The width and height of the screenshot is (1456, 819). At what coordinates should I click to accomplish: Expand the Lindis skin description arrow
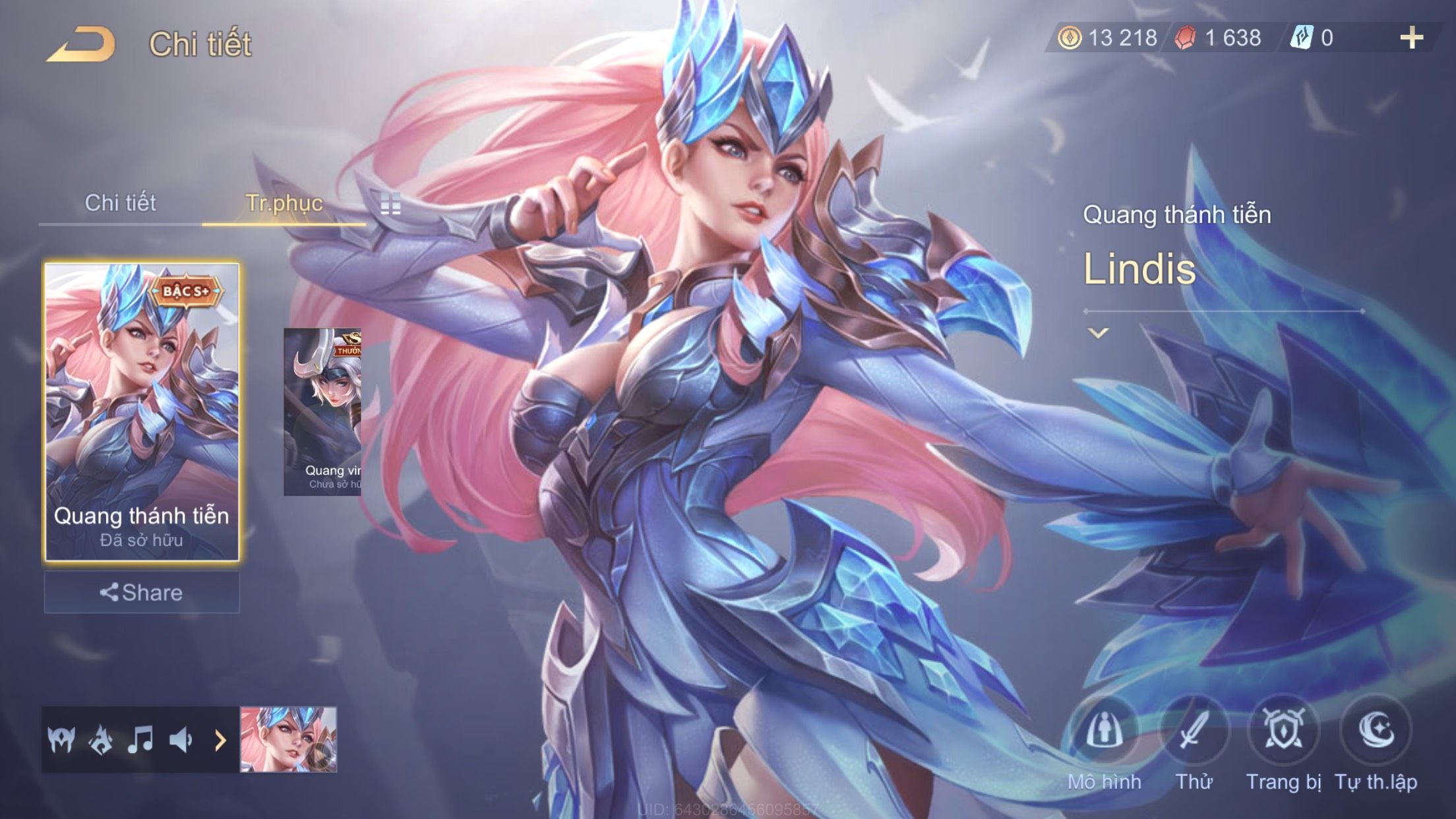[x=1098, y=333]
